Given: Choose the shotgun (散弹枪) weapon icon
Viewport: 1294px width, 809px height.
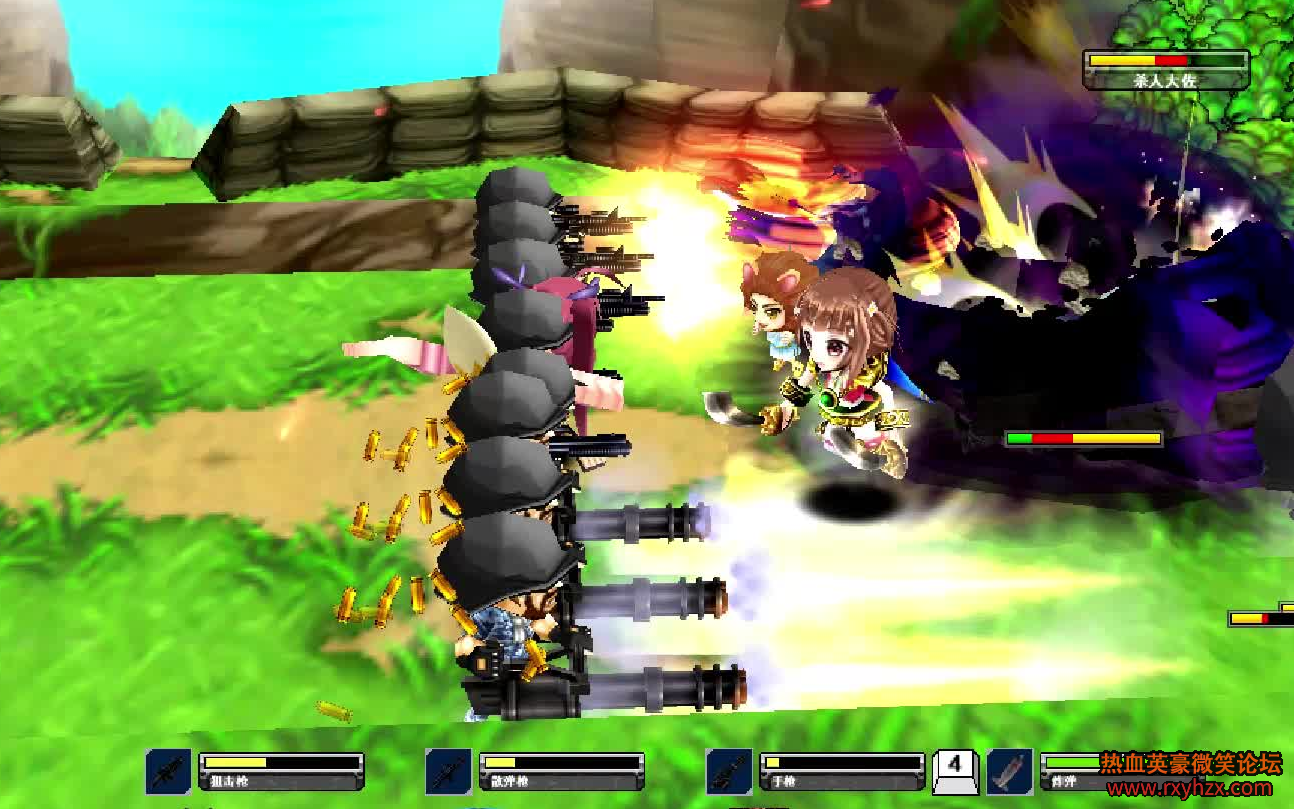Looking at the screenshot, I should (x=449, y=771).
